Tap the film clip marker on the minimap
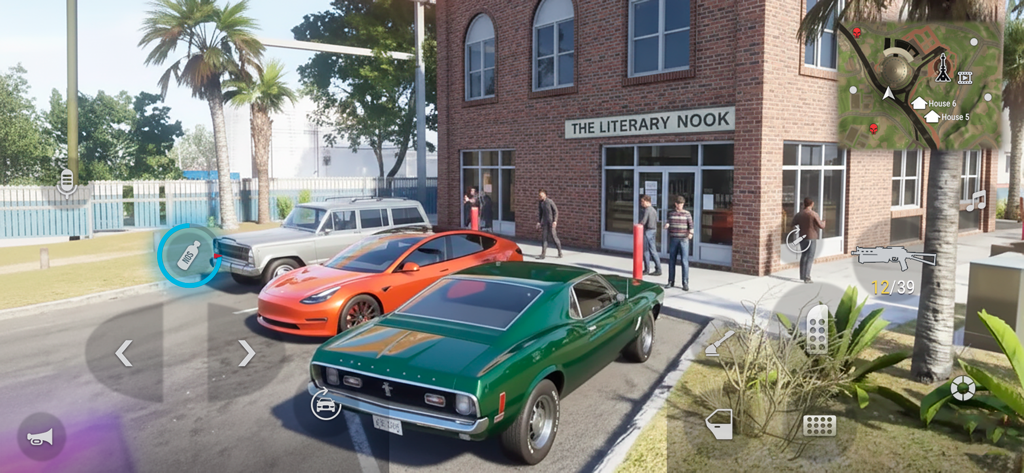 coord(965,77)
